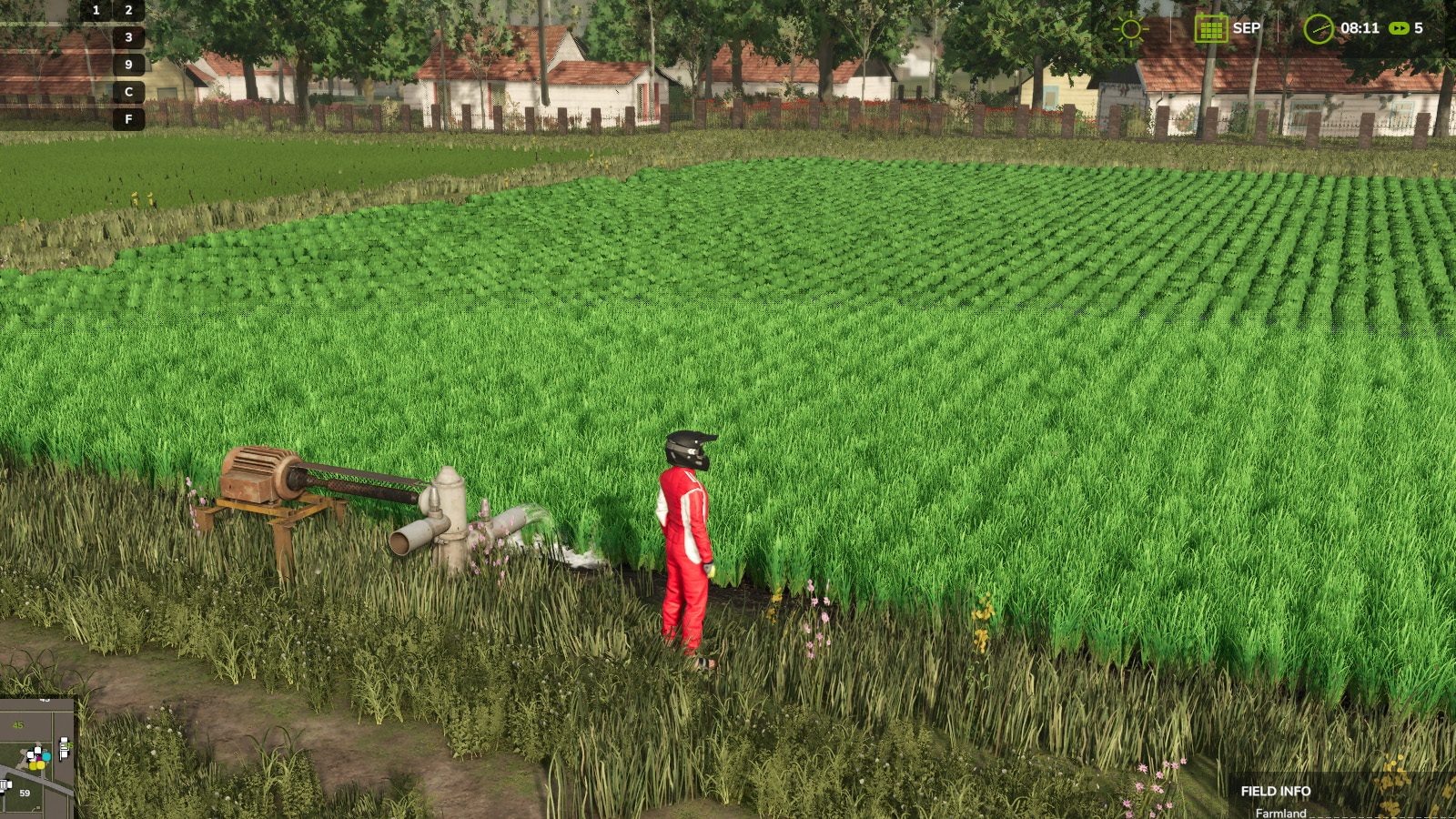1456x819 pixels.
Task: Activate the 9 hotkey slot
Action: (x=130, y=64)
